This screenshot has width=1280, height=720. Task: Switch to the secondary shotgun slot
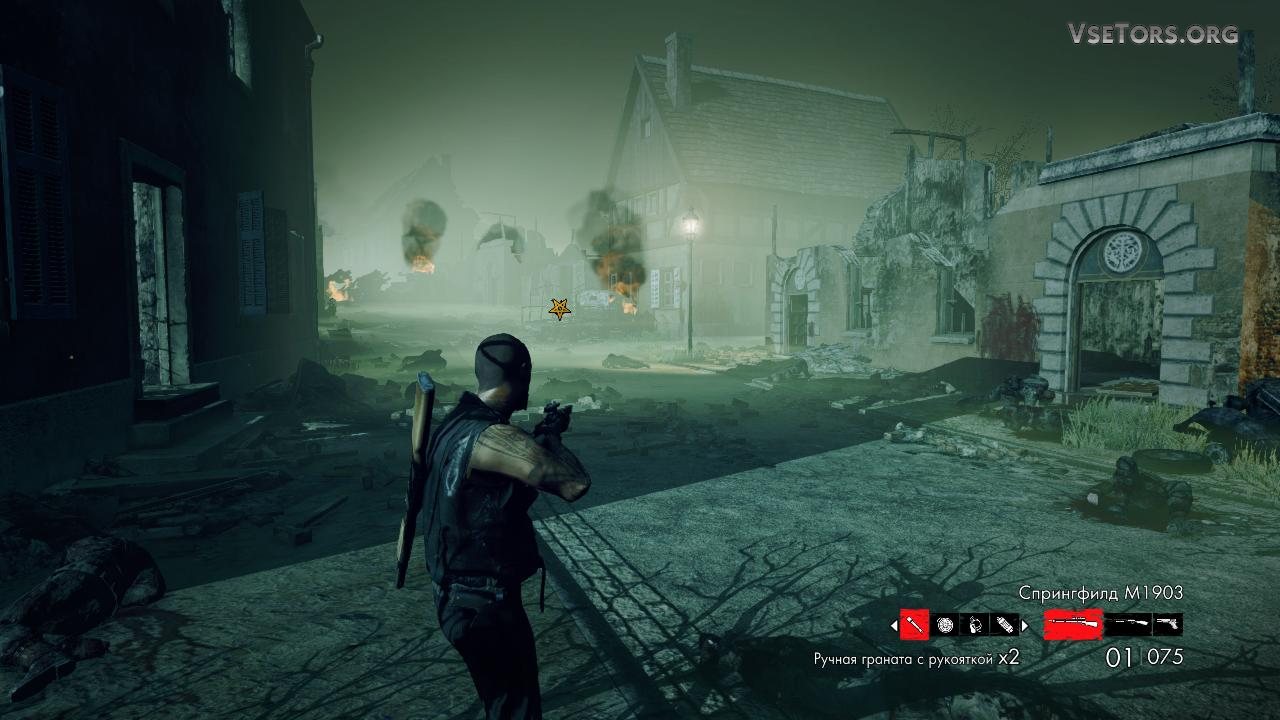click(x=1127, y=624)
